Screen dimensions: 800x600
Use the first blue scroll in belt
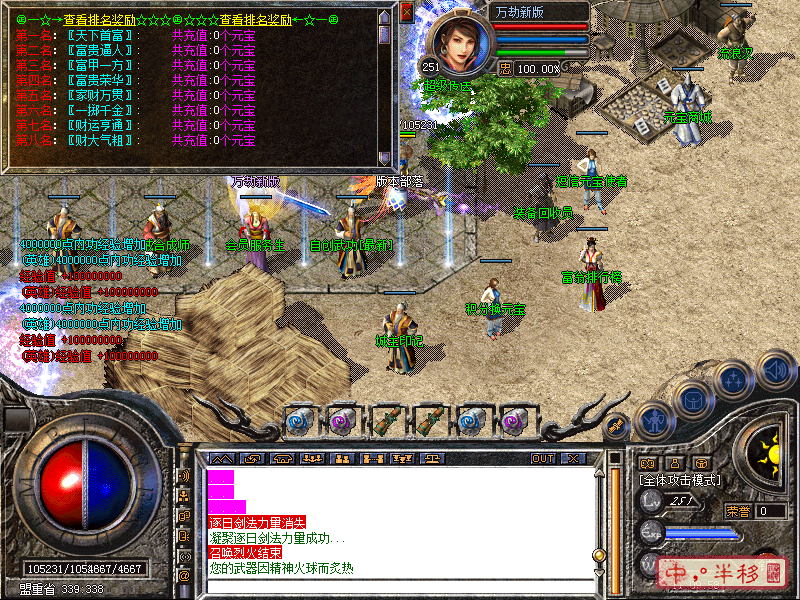(299, 421)
